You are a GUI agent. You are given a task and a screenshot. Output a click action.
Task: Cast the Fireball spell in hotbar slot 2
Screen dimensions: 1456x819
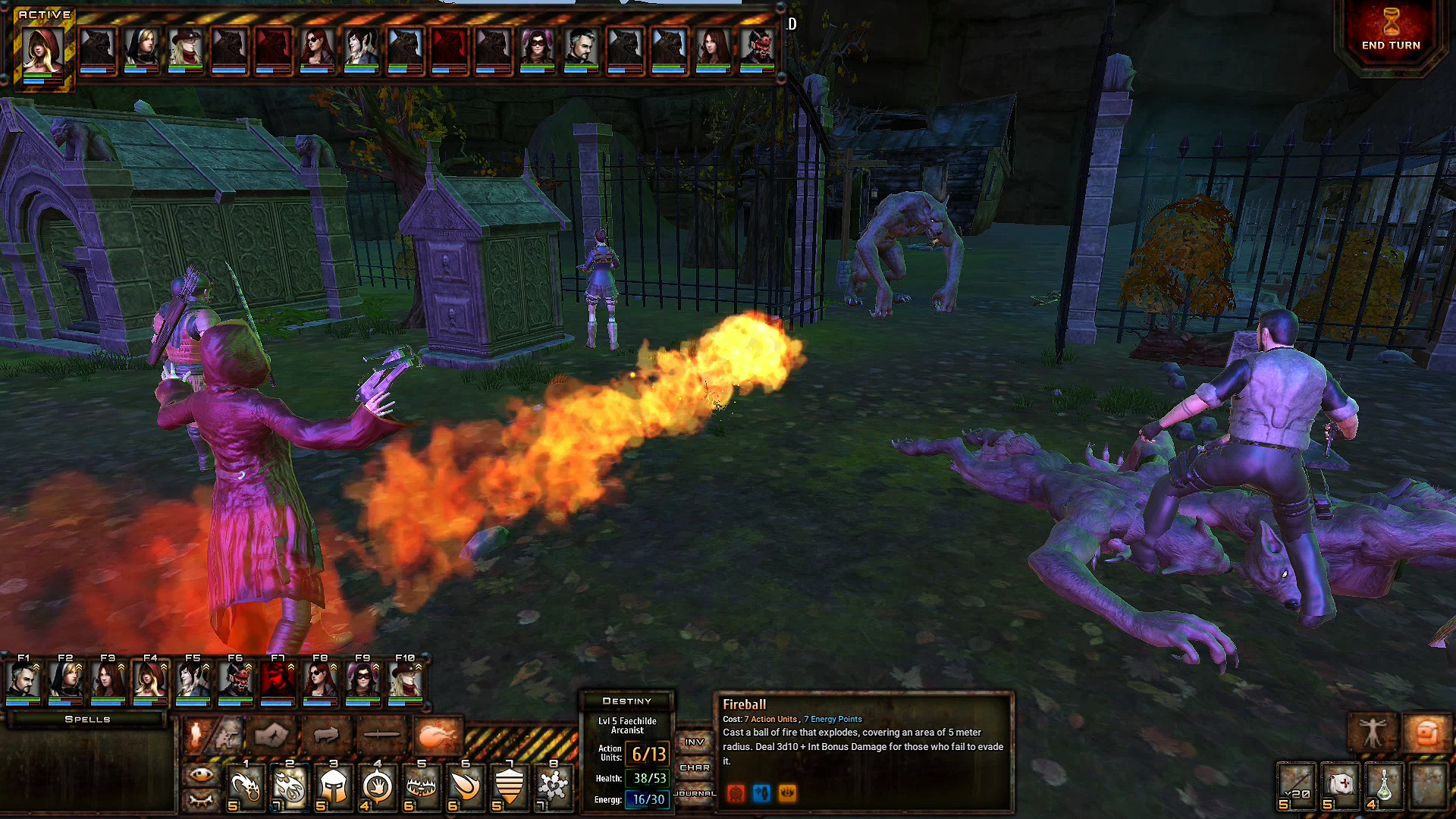[289, 787]
